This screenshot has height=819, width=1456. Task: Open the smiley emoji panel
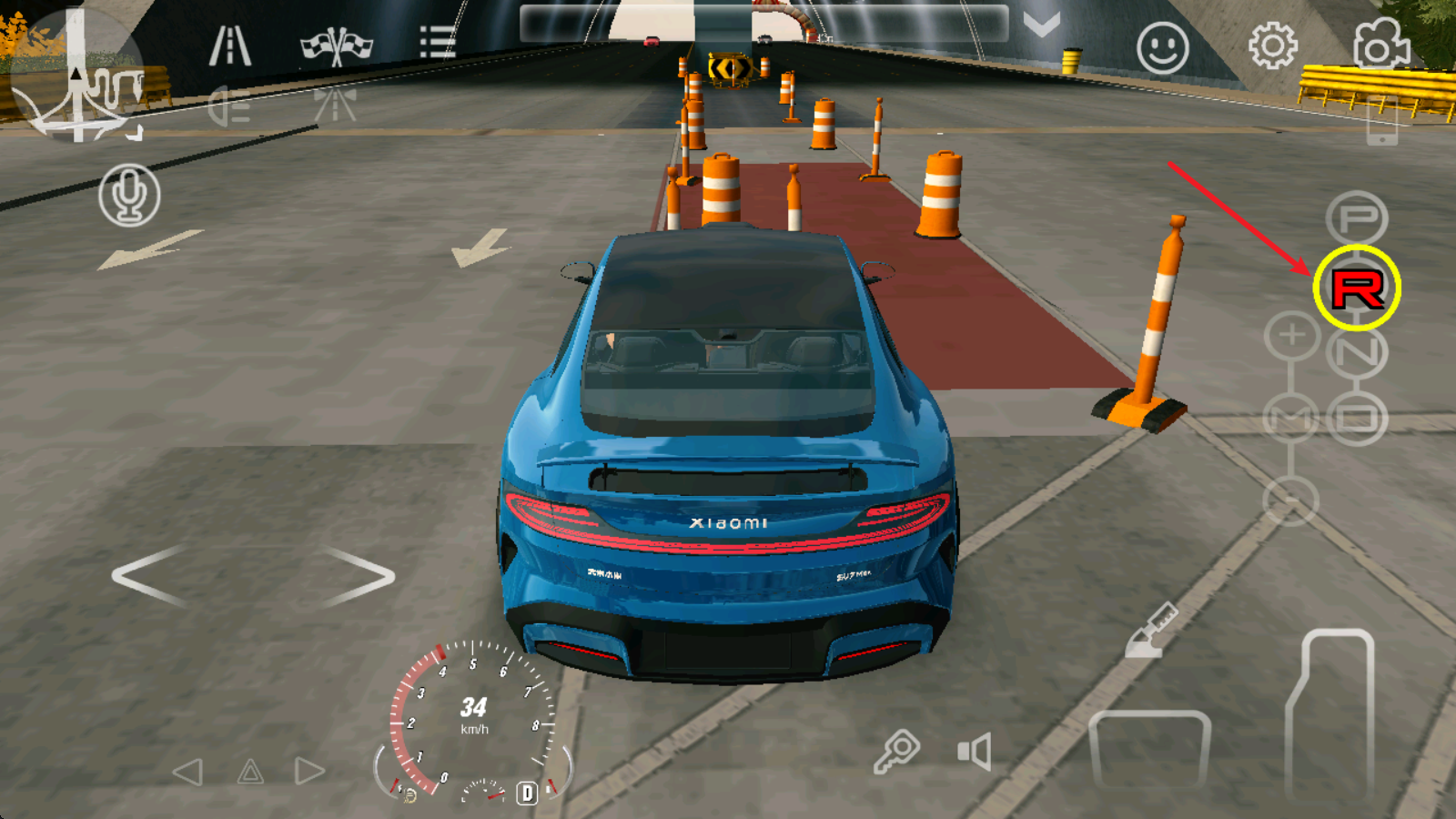[x=1162, y=47]
